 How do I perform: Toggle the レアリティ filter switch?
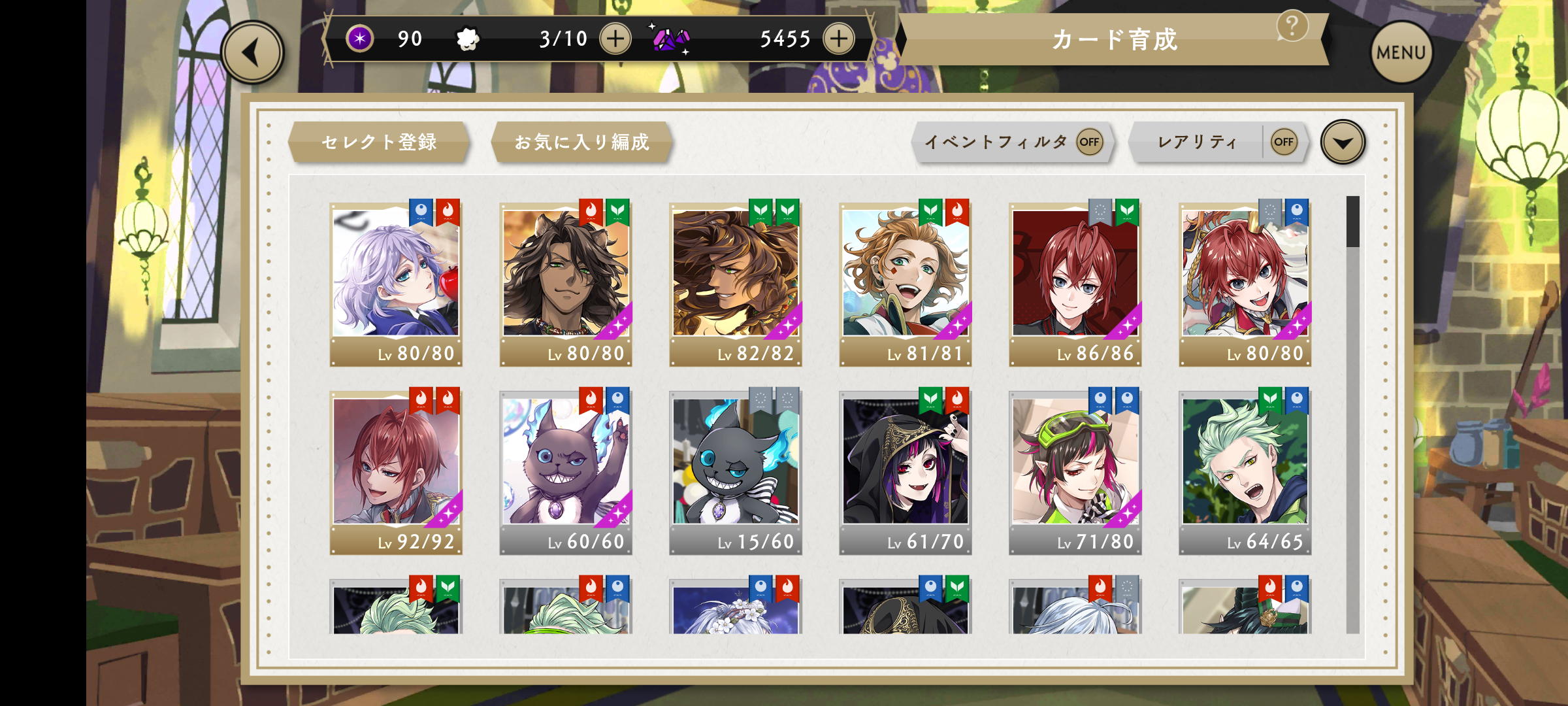click(1283, 142)
